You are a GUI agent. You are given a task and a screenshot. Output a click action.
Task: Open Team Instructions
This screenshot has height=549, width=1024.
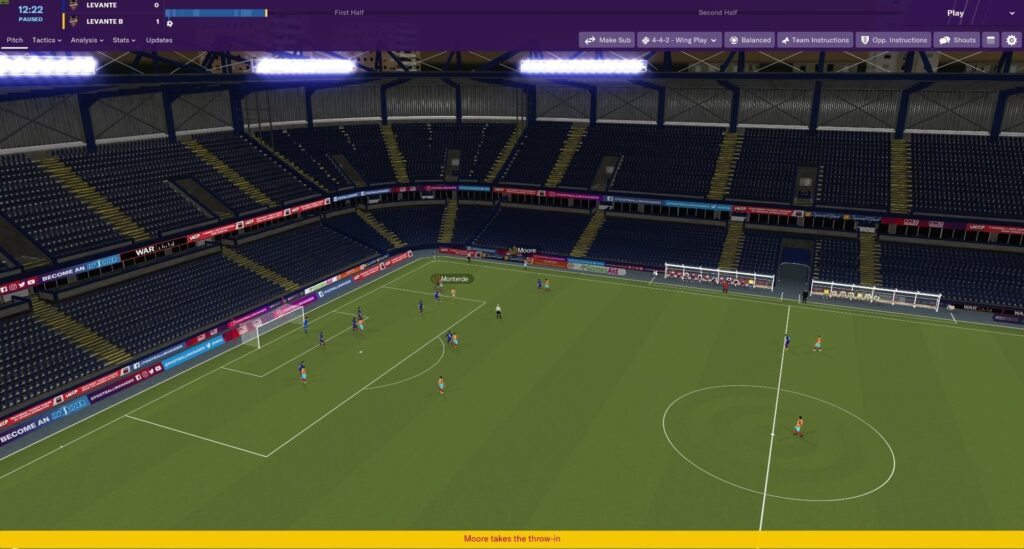(814, 40)
